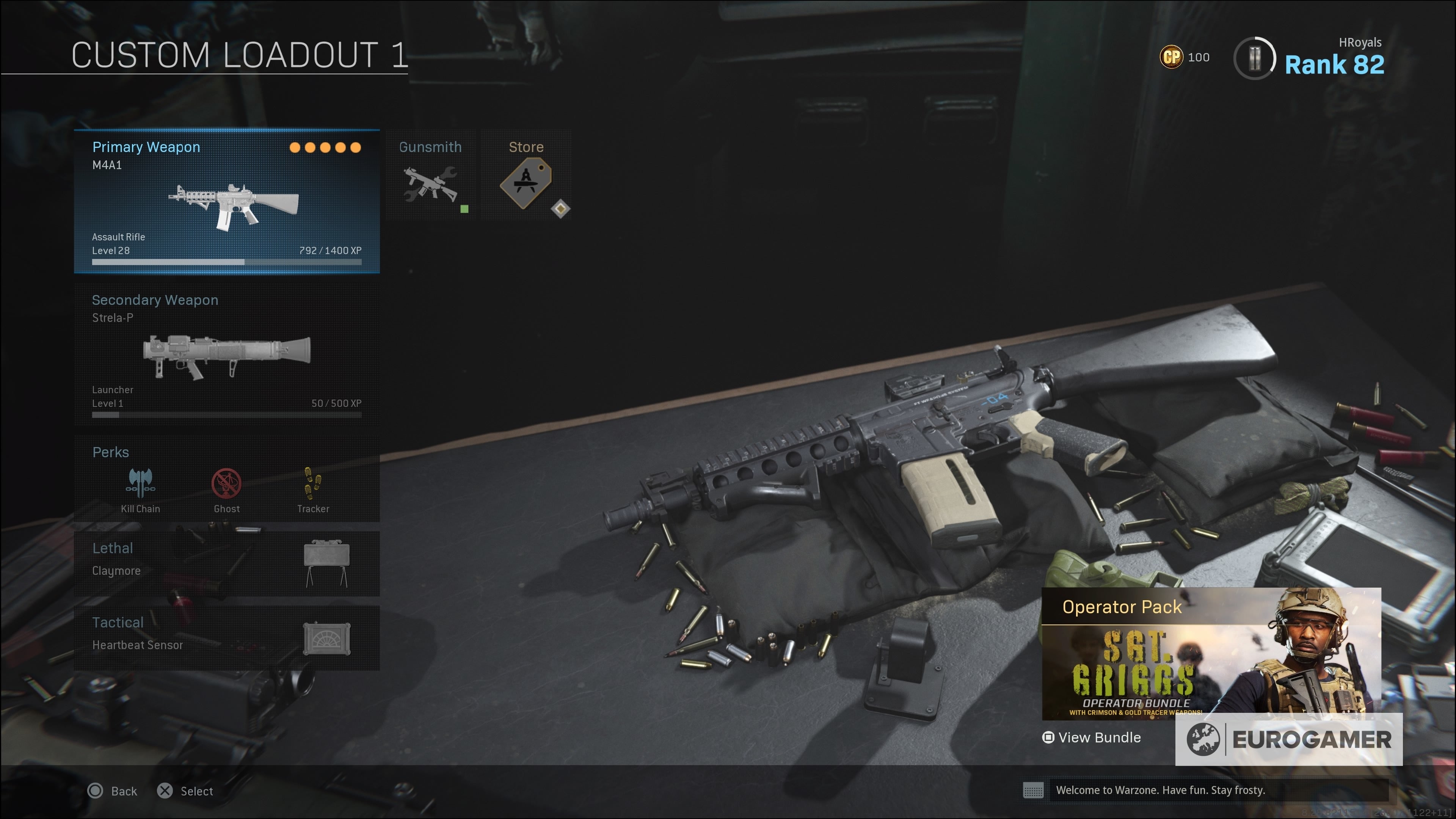View the Operator Pack bundle
This screenshot has height=819, width=1456.
pos(1092,737)
